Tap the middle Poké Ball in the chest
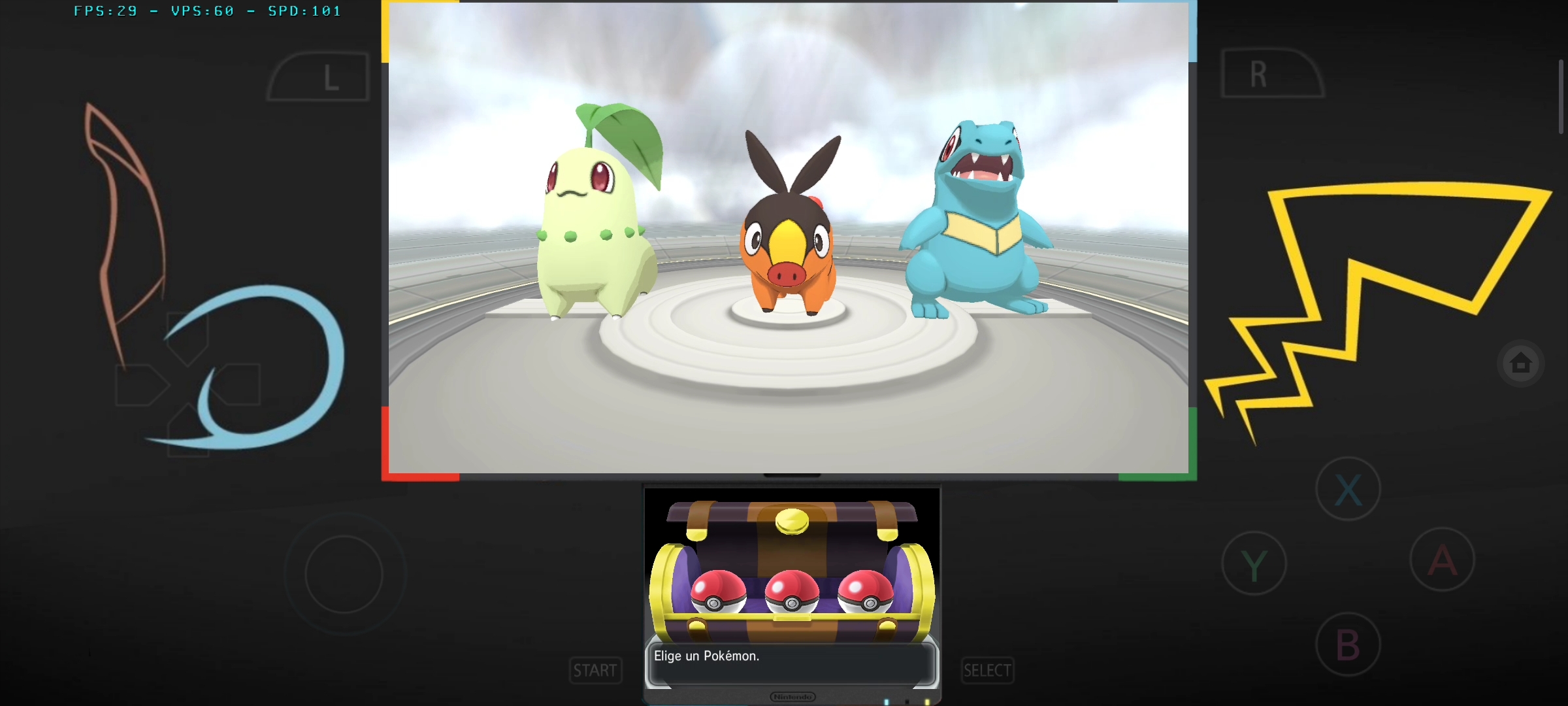Viewport: 1568px width, 706px height. (x=792, y=592)
